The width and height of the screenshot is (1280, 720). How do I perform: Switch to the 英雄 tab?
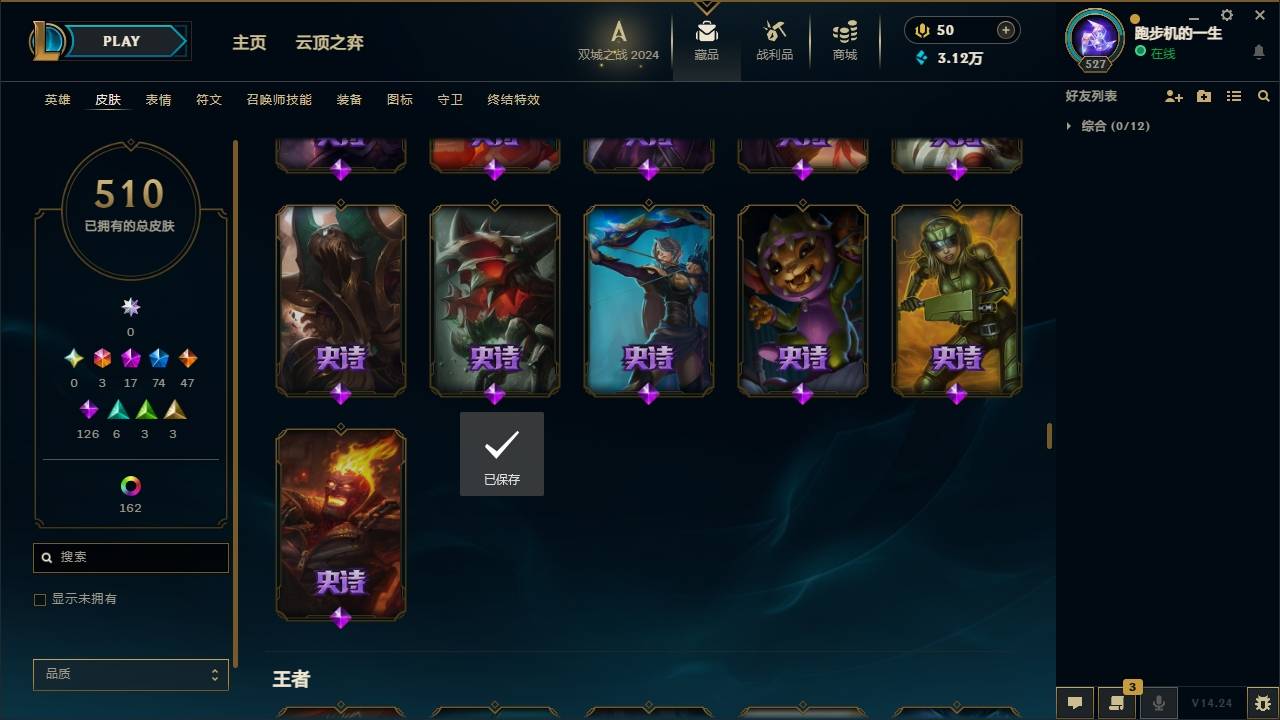tap(57, 99)
